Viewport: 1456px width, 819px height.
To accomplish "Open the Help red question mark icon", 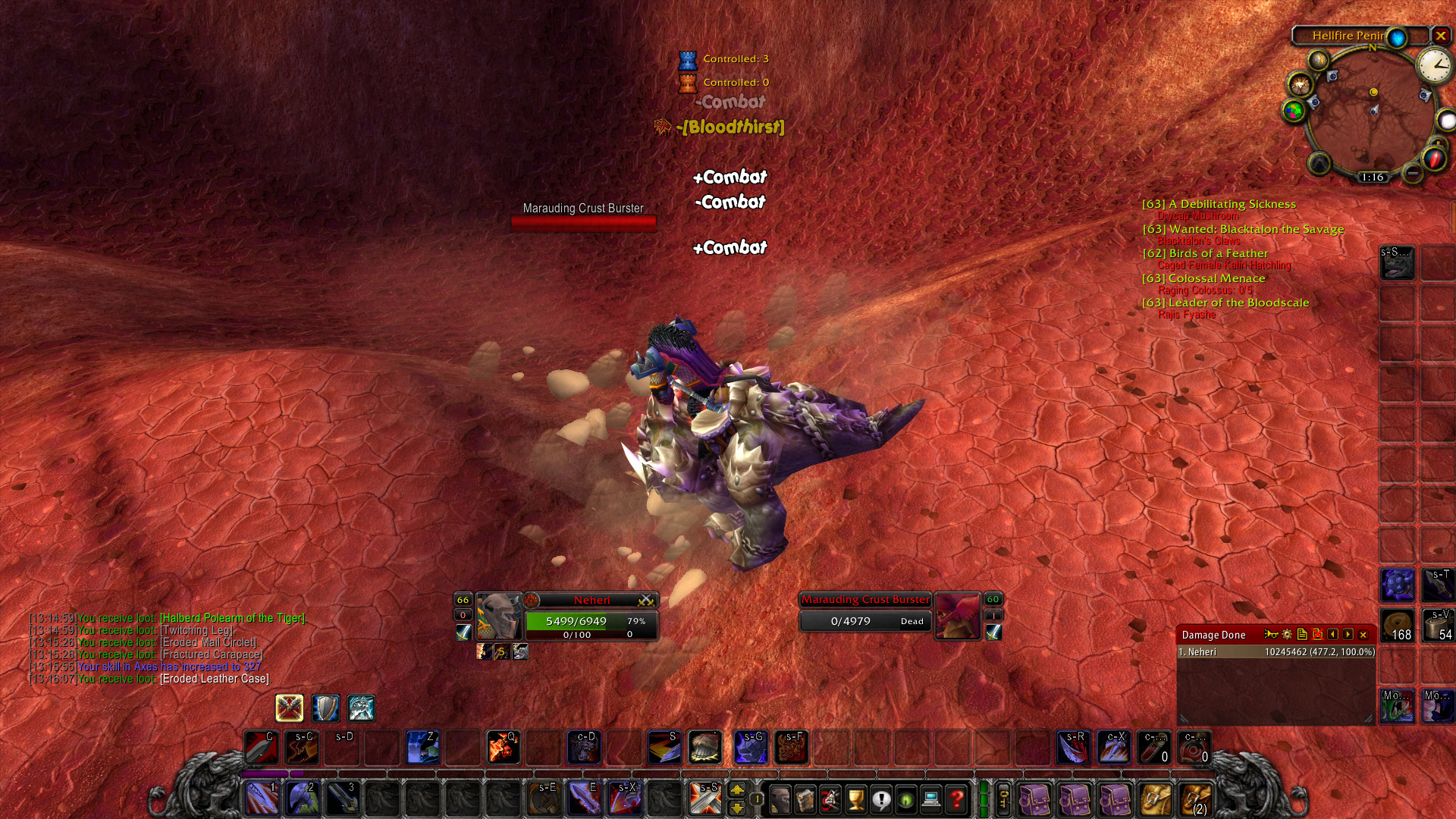I will tap(955, 800).
